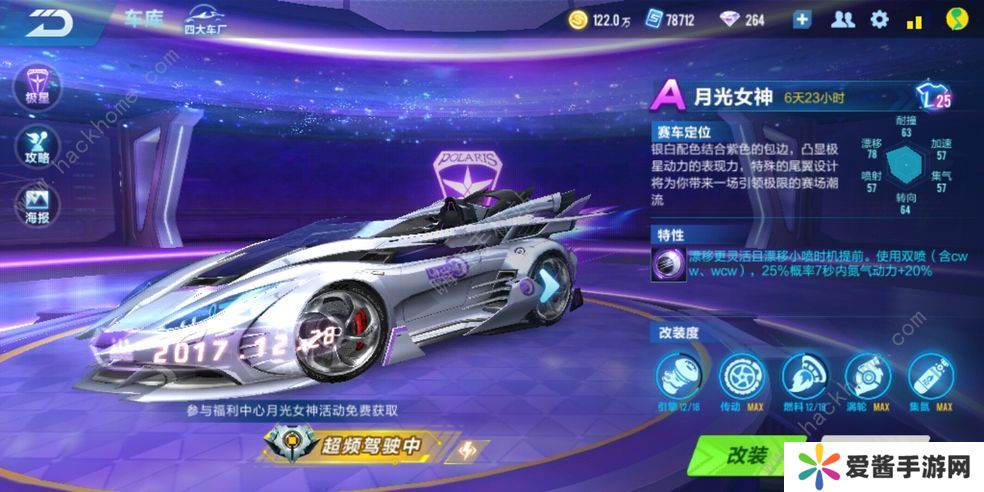Viewport: 984px width, 492px height.
Task: Select the 集氮 nitro tank upgrade icon
Action: [x=930, y=376]
